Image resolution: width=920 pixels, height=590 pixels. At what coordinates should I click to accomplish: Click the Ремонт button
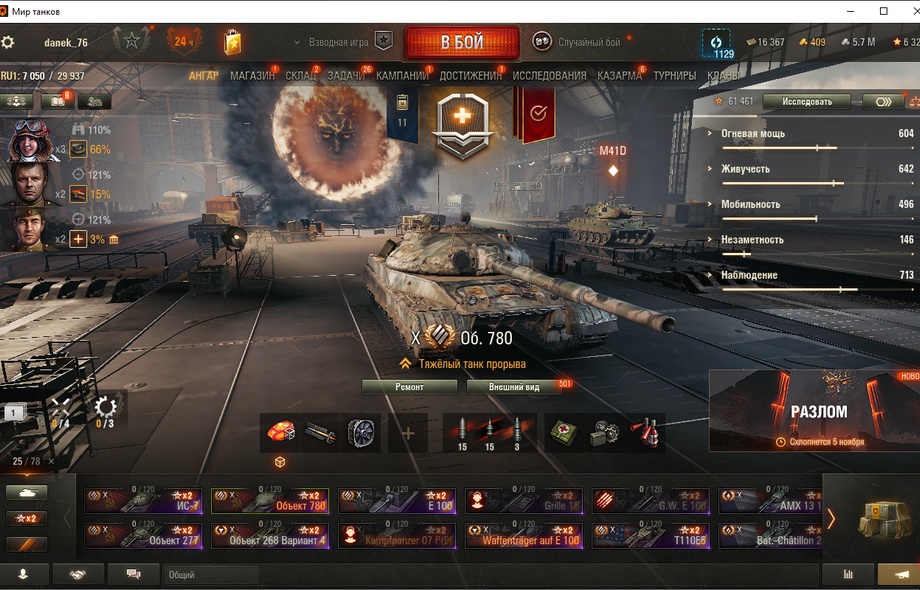tap(409, 386)
